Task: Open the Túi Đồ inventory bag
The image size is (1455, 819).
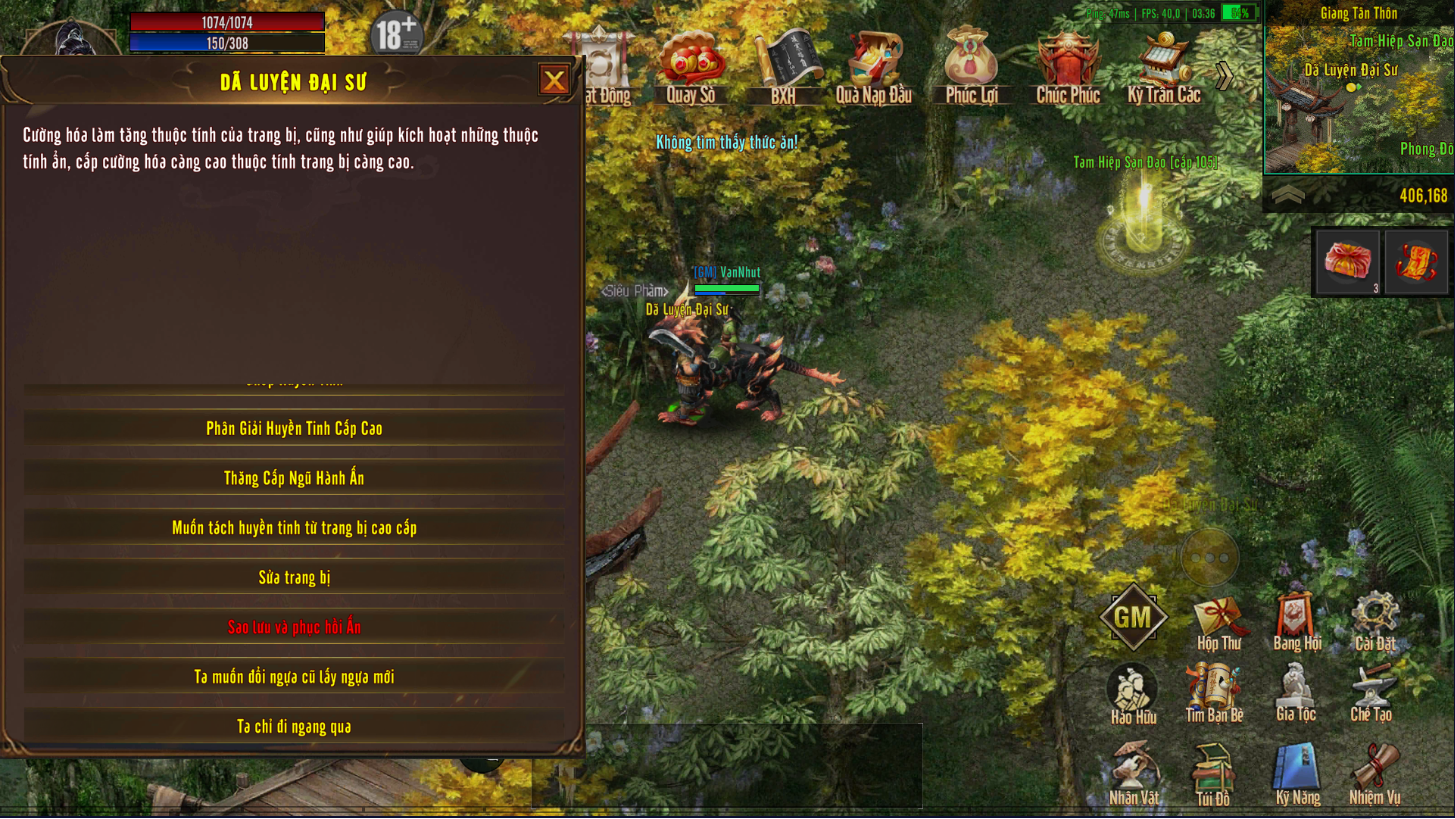Action: click(1213, 773)
